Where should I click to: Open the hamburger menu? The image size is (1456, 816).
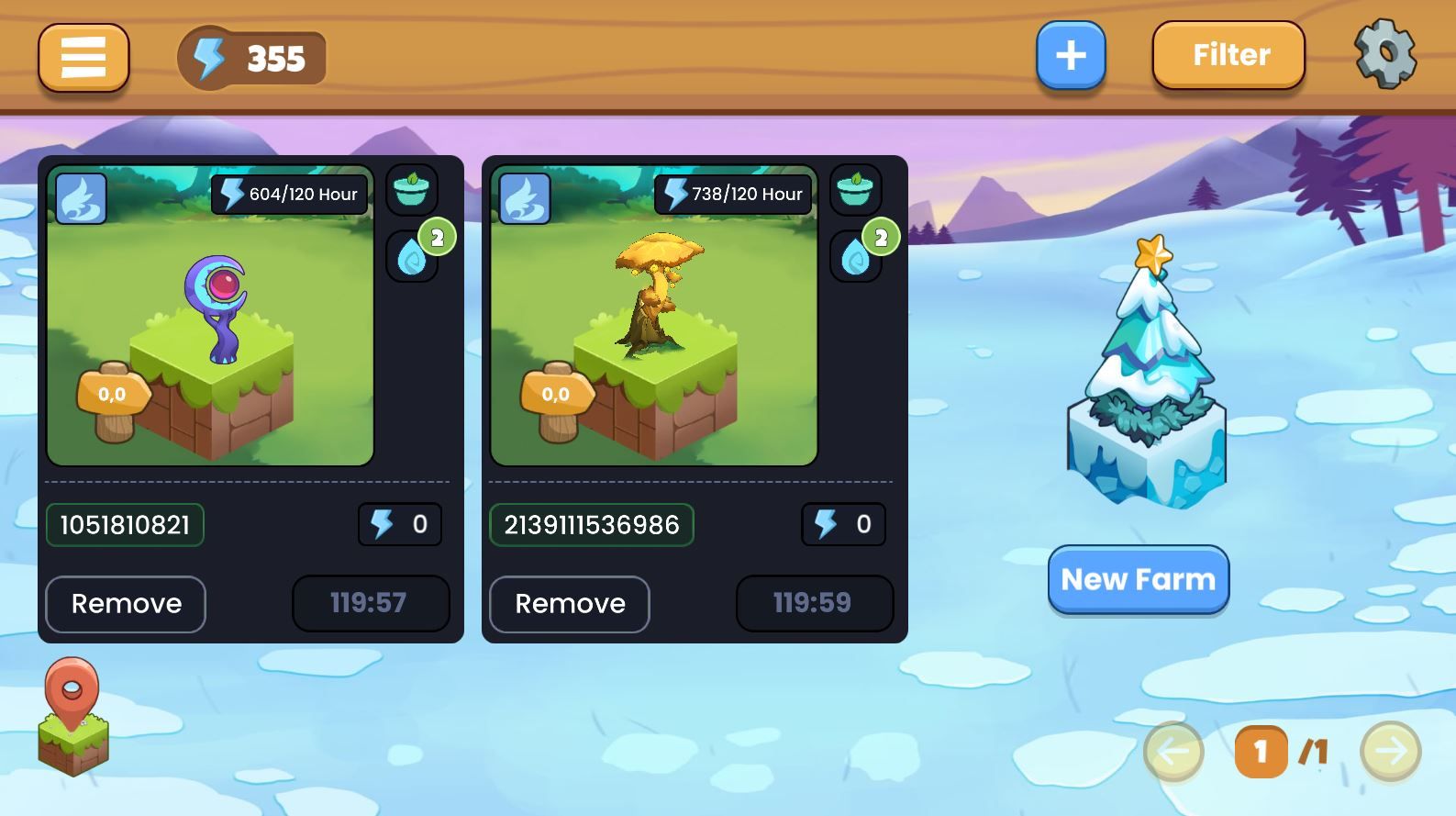(83, 58)
